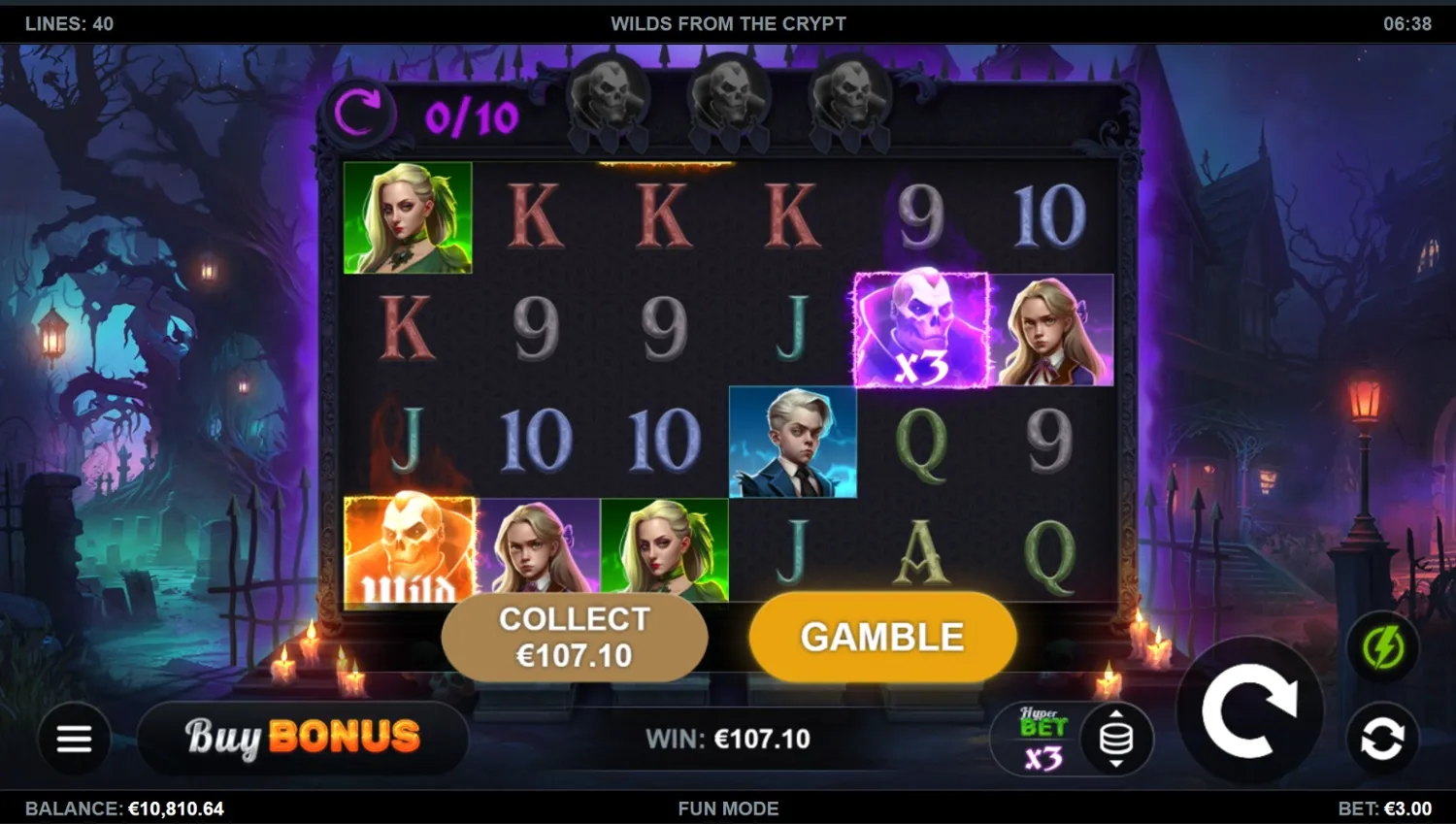Increase bet using the up arrow
The height and width of the screenshot is (824, 1456).
(1116, 715)
